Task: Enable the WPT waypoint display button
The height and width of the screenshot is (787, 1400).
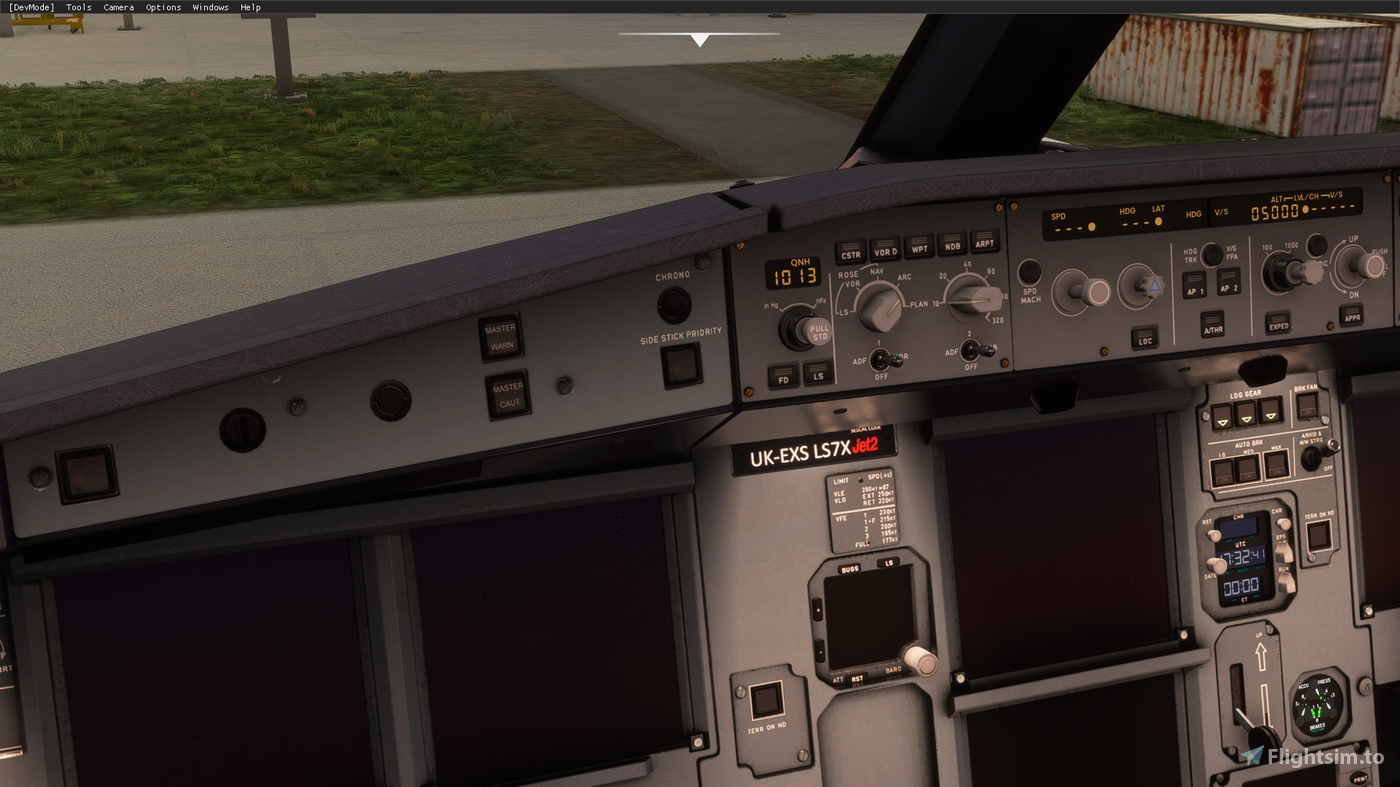Action: pos(919,248)
